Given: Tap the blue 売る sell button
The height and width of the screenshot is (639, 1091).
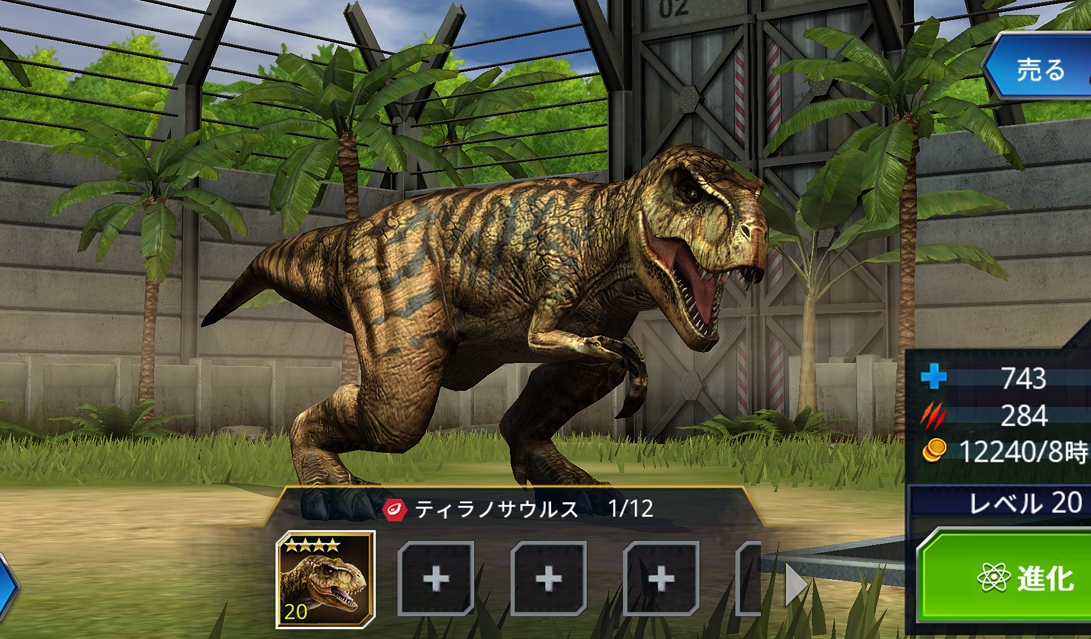Looking at the screenshot, I should [x=1040, y=69].
